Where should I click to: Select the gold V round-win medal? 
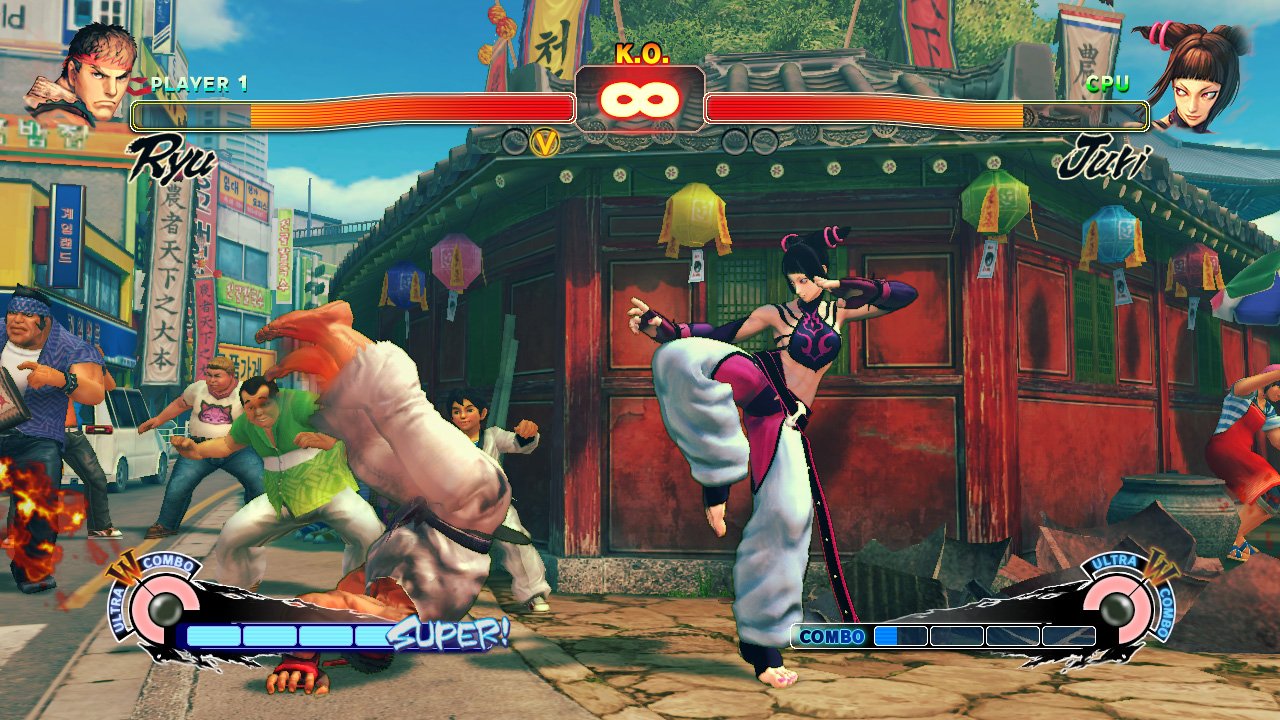point(544,143)
